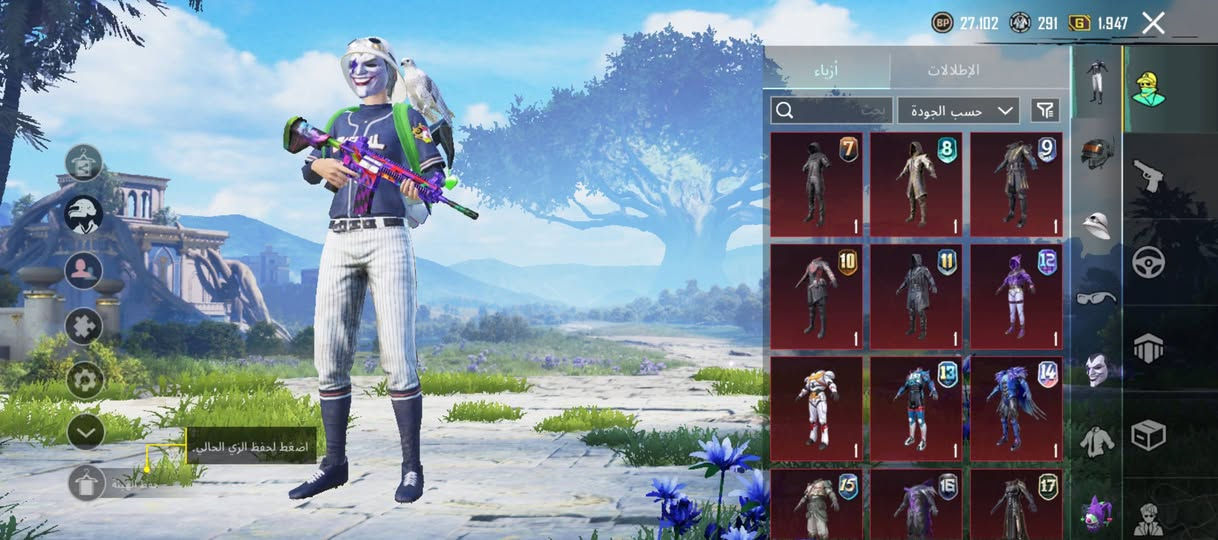Select the outfit with badge 7

[816, 184]
